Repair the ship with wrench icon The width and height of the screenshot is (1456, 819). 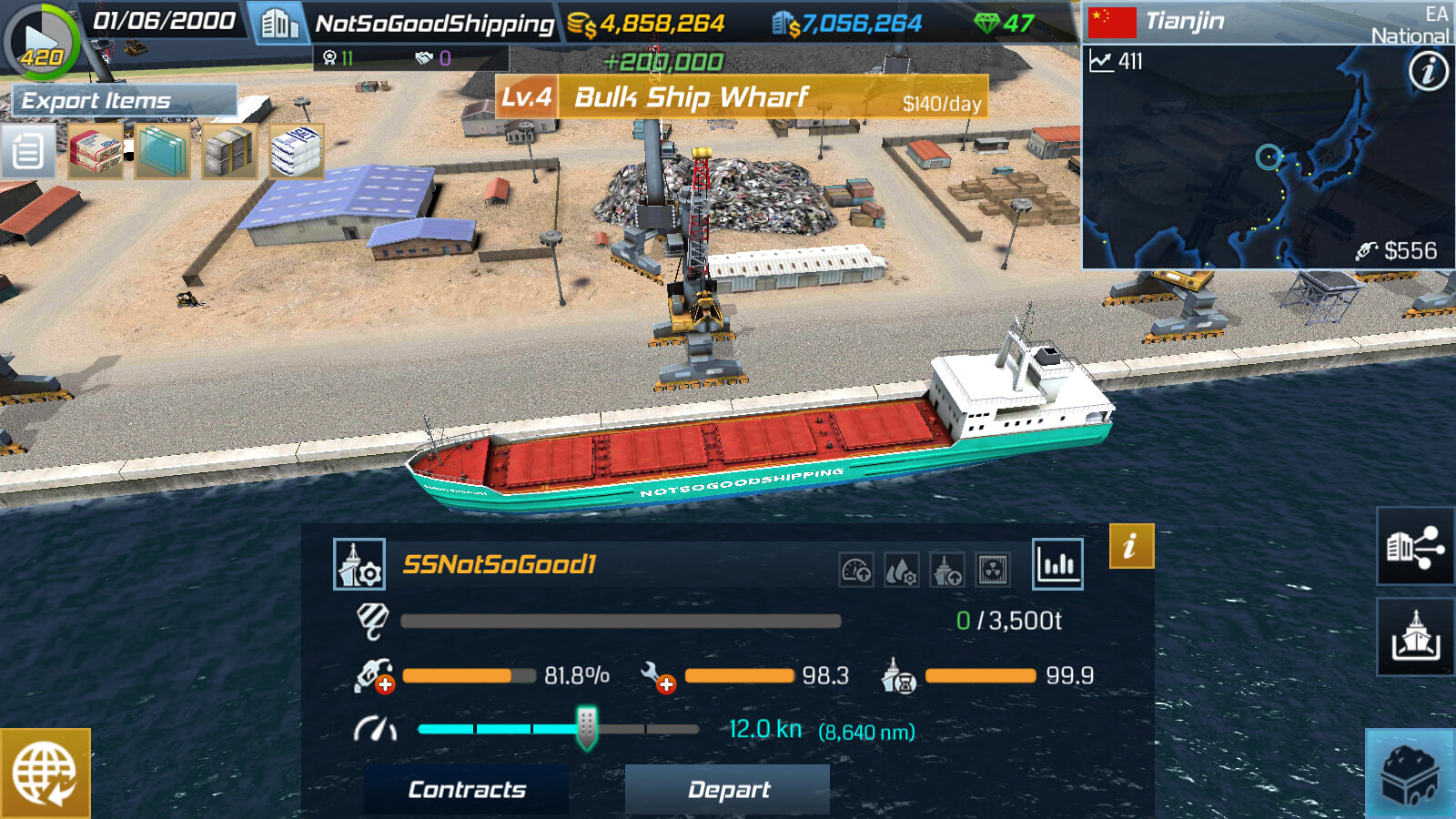coord(657,676)
